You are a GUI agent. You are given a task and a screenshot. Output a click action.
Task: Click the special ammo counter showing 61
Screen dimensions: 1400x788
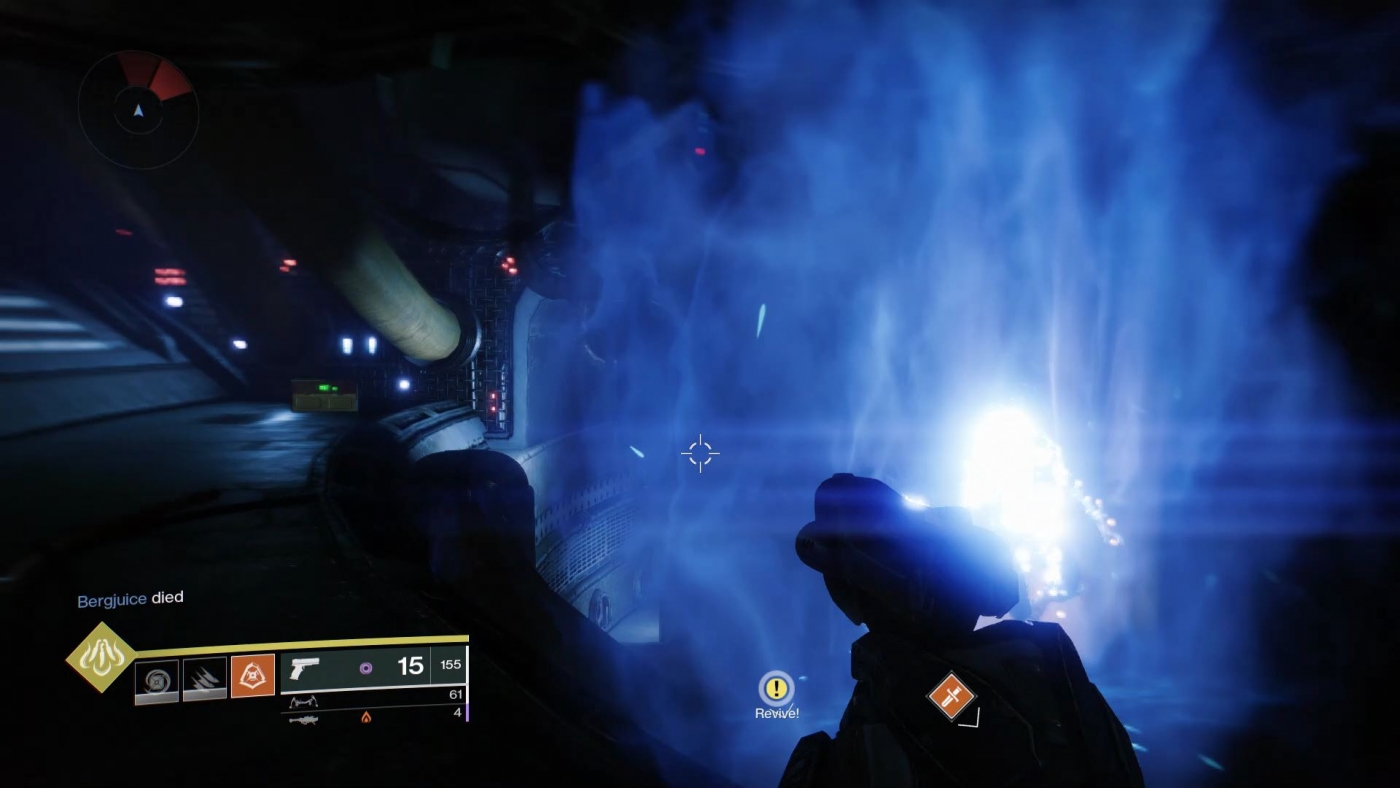pyautogui.click(x=456, y=695)
